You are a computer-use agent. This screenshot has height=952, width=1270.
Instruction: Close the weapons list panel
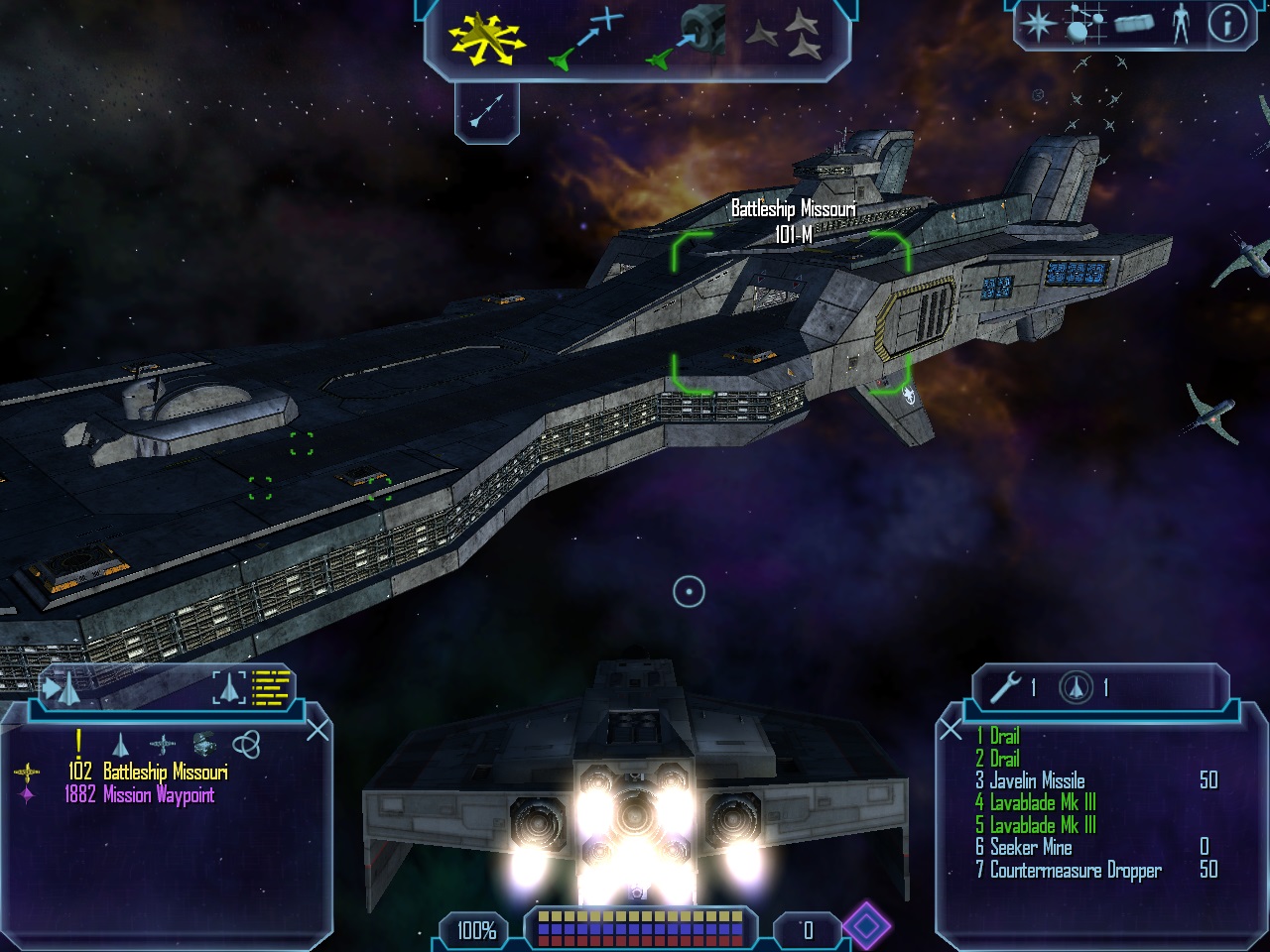[x=951, y=731]
